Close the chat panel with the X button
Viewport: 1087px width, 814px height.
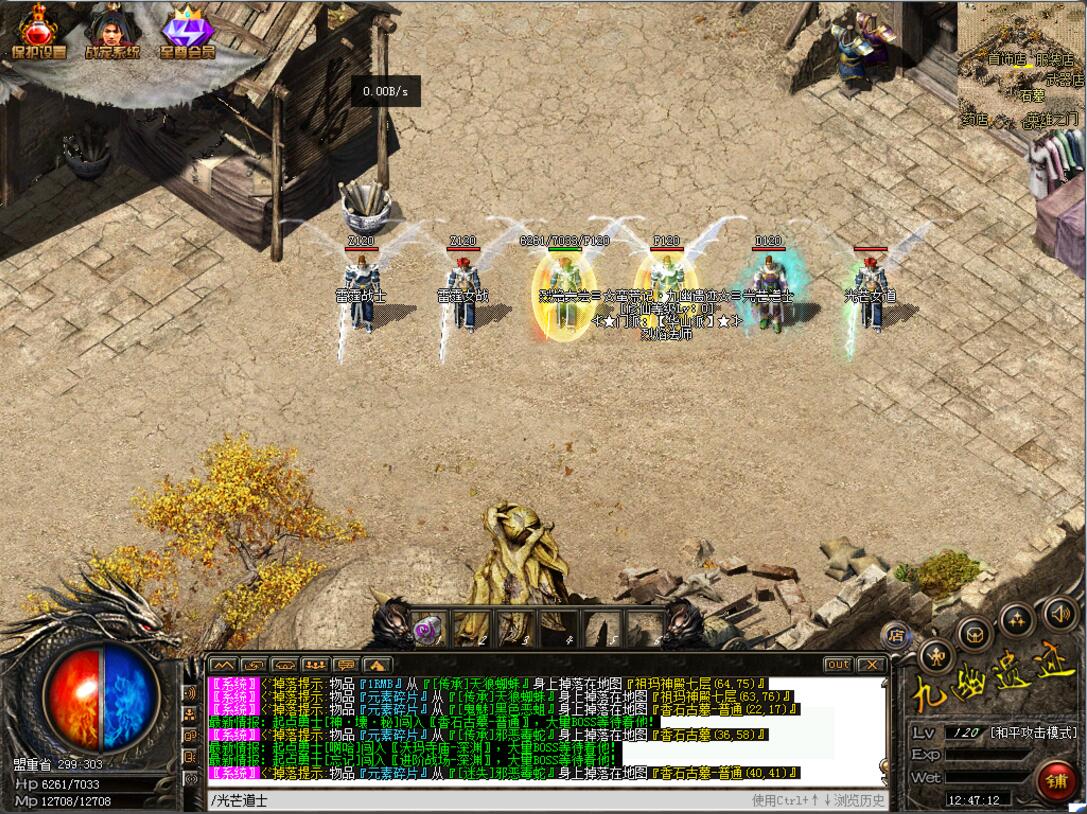coord(871,664)
